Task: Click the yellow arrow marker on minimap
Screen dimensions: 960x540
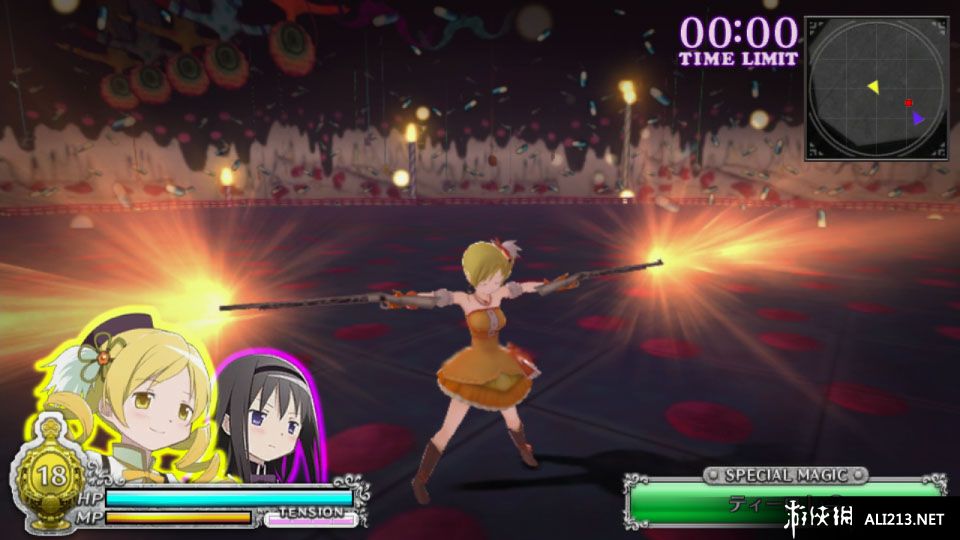Action: tap(873, 87)
